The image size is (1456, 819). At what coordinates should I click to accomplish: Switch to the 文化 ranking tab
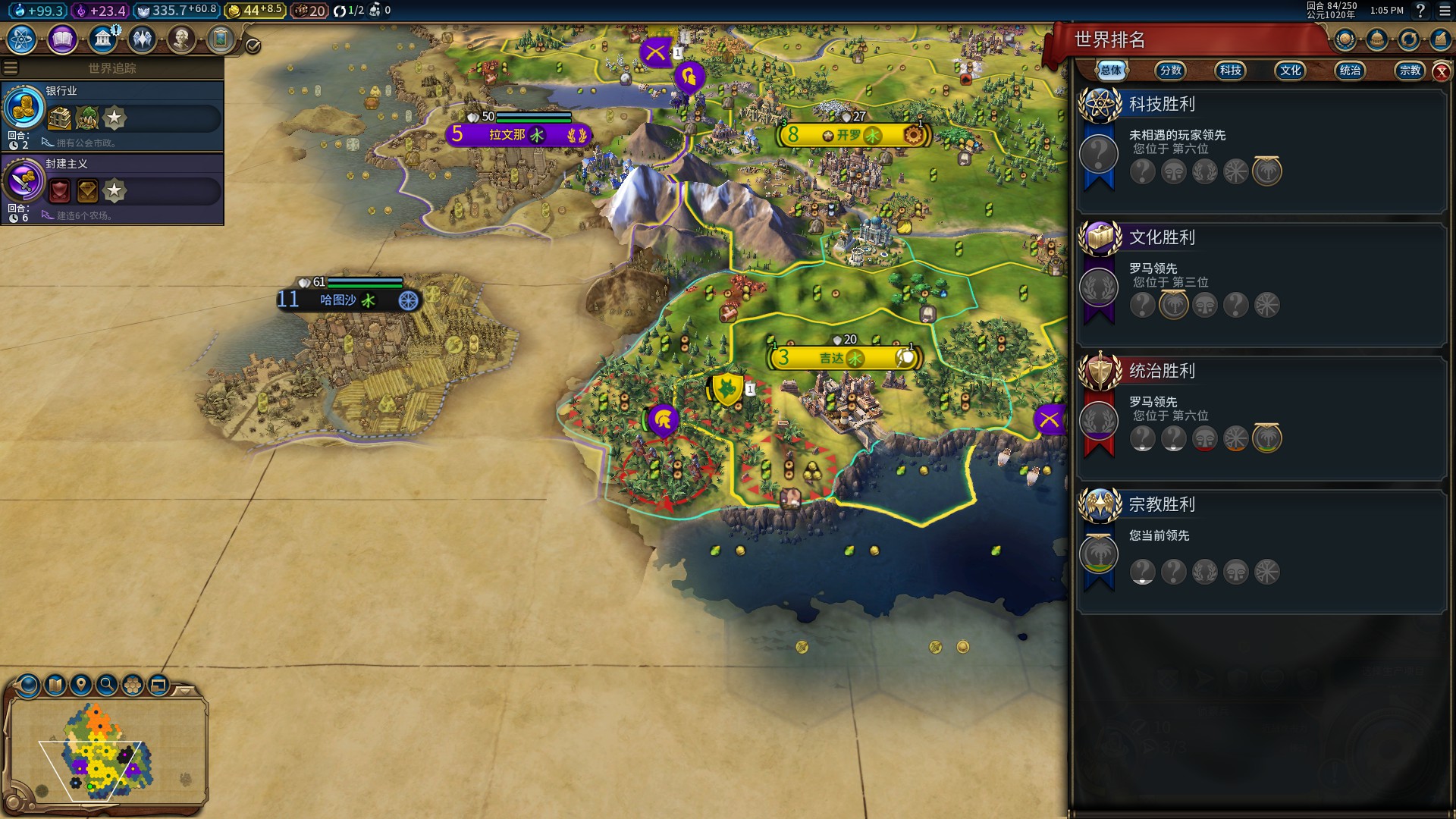[x=1290, y=71]
